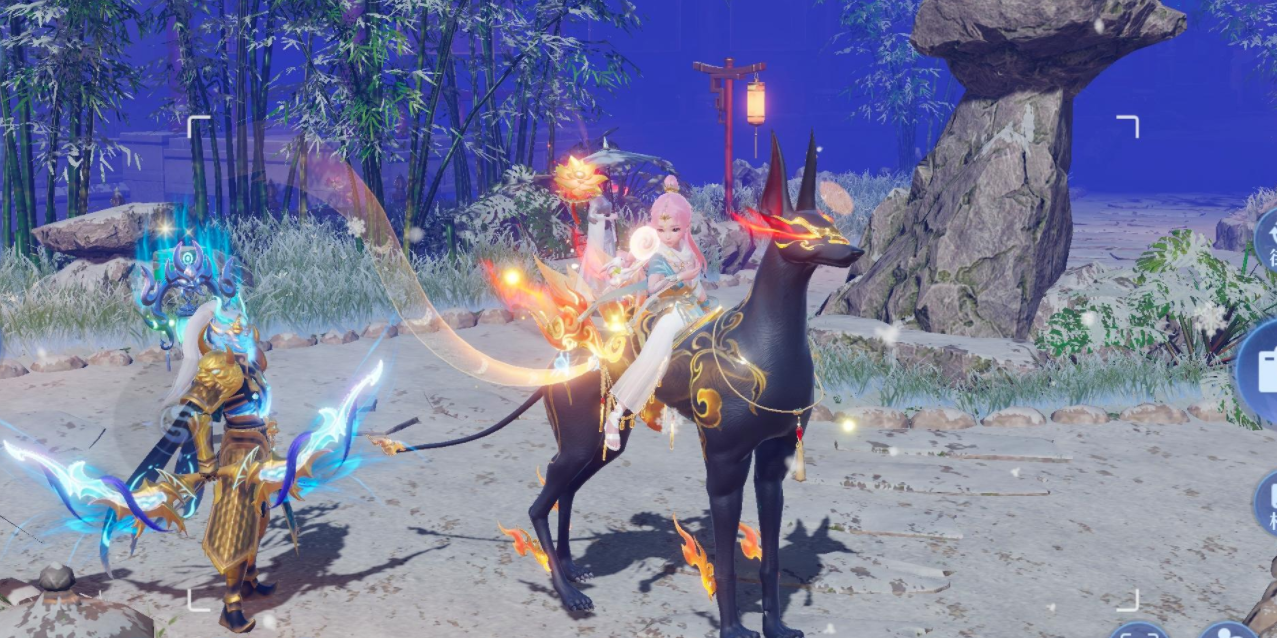Select the small round button below the shutter
This screenshot has height=638, width=1277.
1267,502
